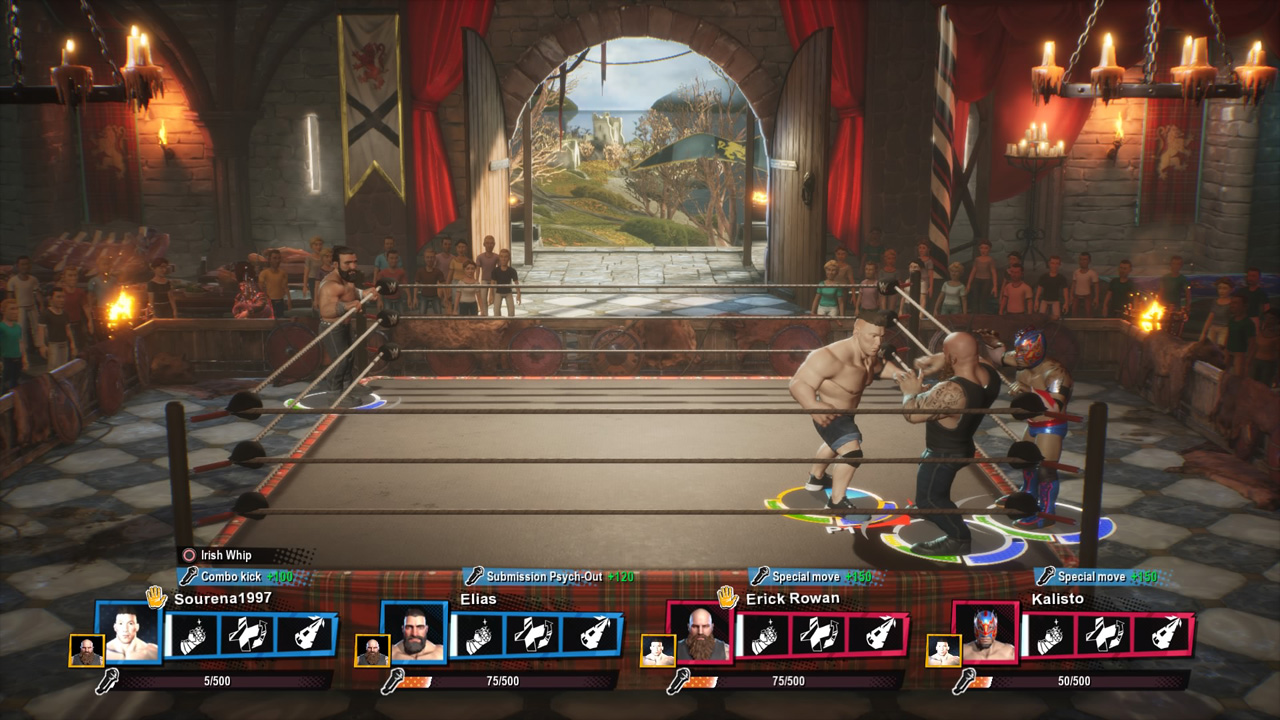Choose Kalisto's flexing arm power-up
The width and height of the screenshot is (1280, 720).
[1105, 635]
